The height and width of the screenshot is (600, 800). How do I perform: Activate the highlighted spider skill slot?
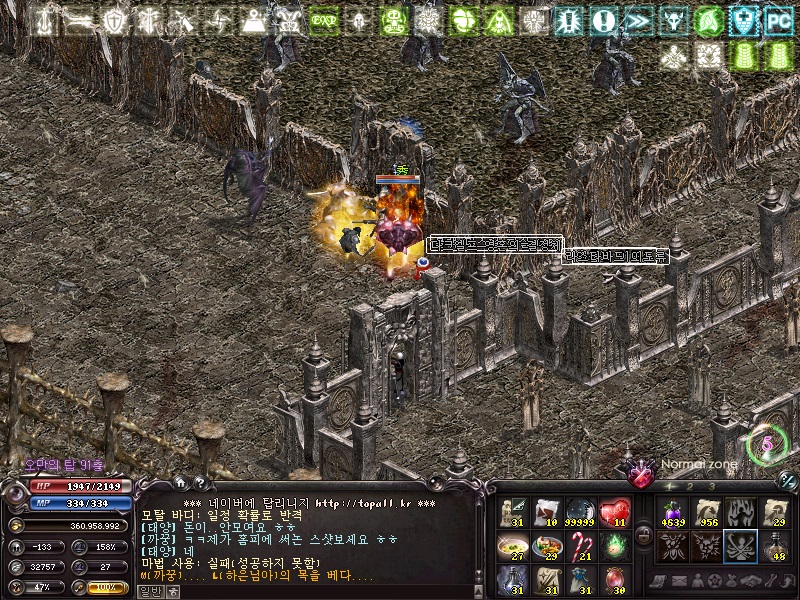tap(739, 546)
